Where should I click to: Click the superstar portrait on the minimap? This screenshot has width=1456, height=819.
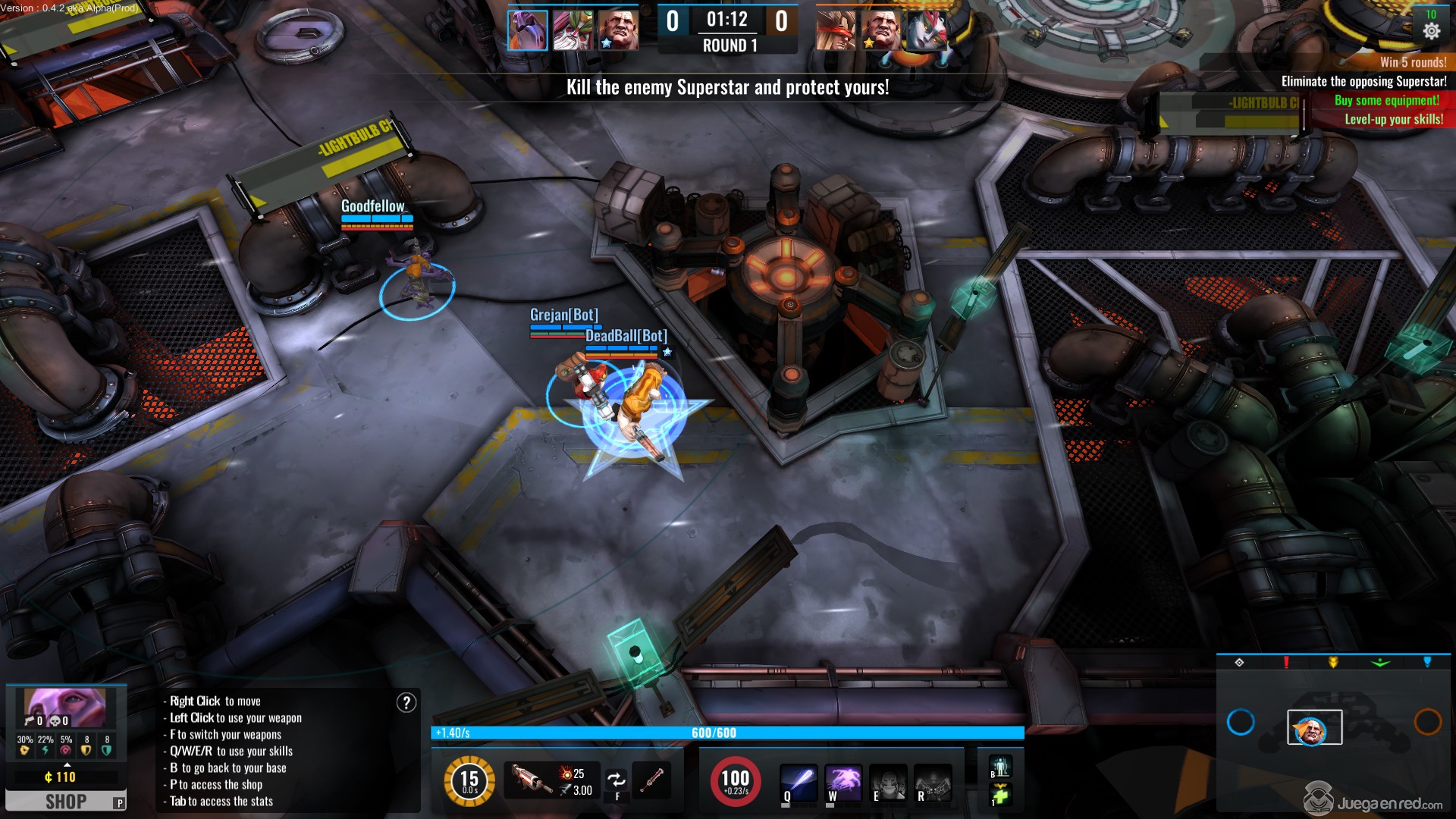pos(1313,728)
